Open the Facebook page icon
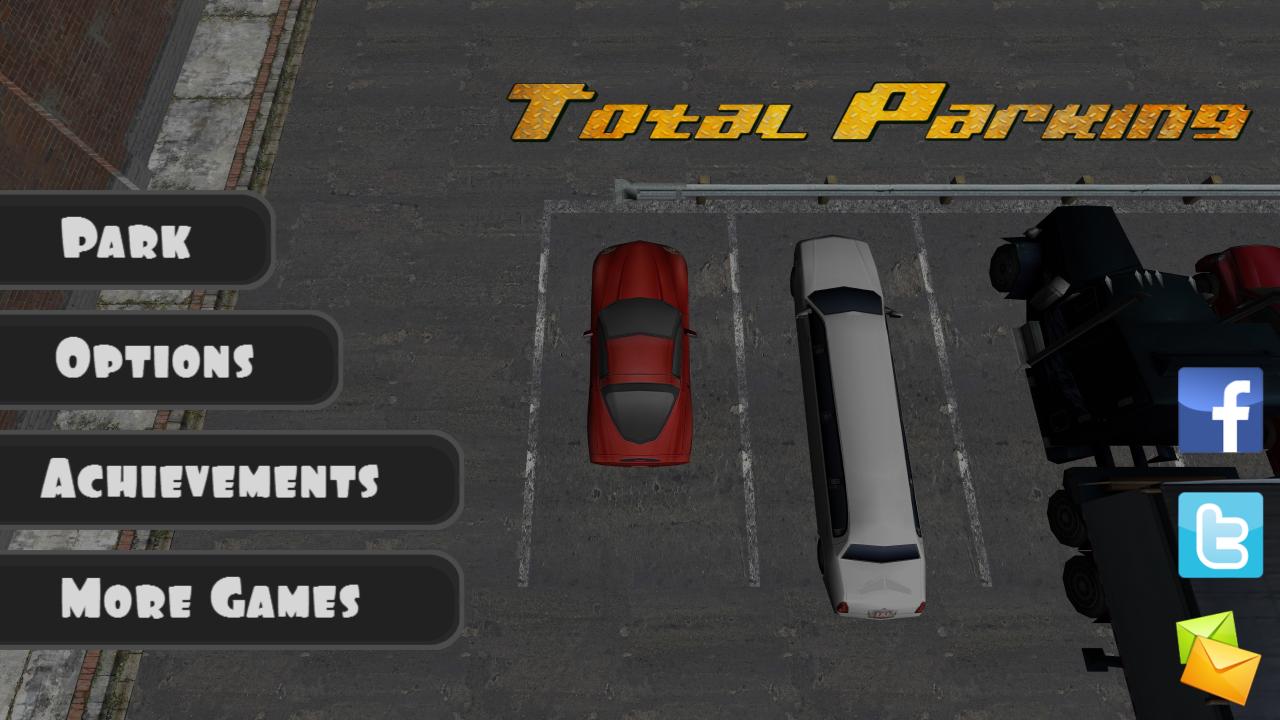The height and width of the screenshot is (720, 1280). pos(1221,409)
